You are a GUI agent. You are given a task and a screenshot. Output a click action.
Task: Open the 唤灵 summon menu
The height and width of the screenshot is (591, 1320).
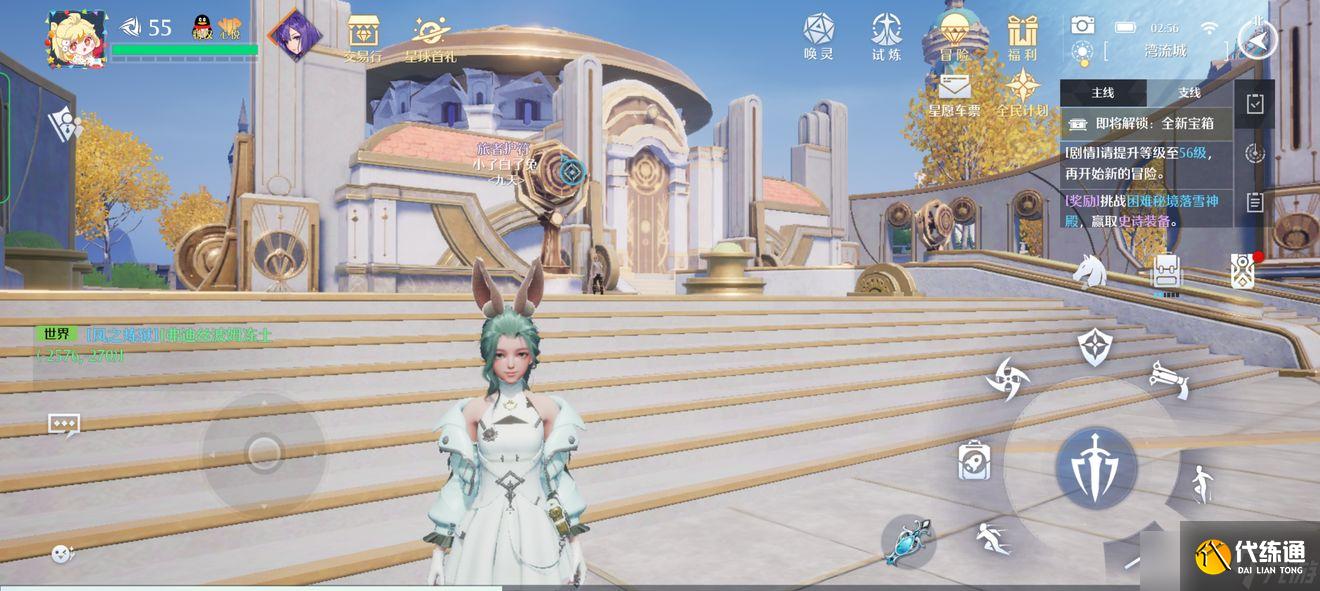point(818,36)
